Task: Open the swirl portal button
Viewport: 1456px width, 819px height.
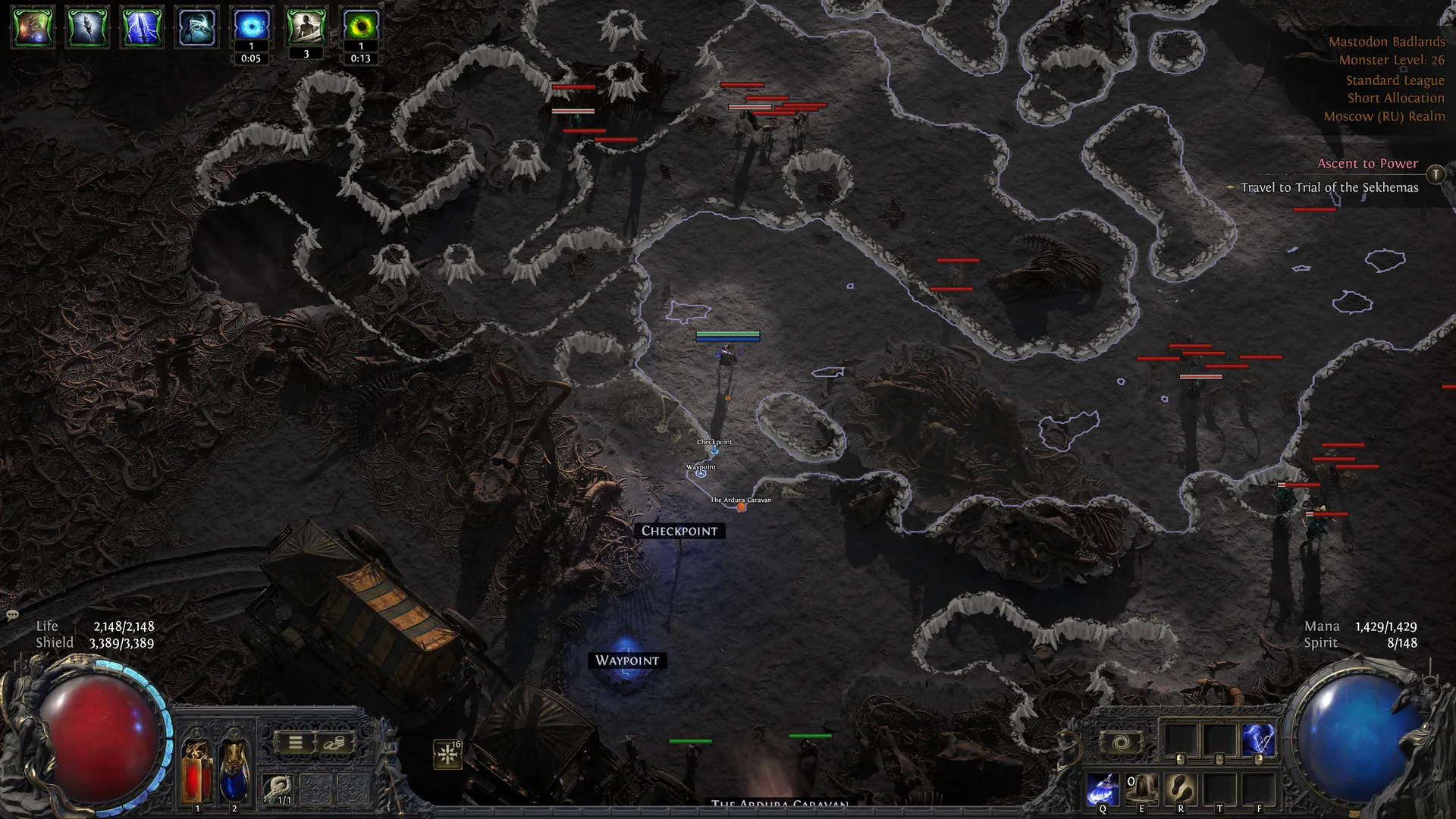Action: (x=1121, y=742)
